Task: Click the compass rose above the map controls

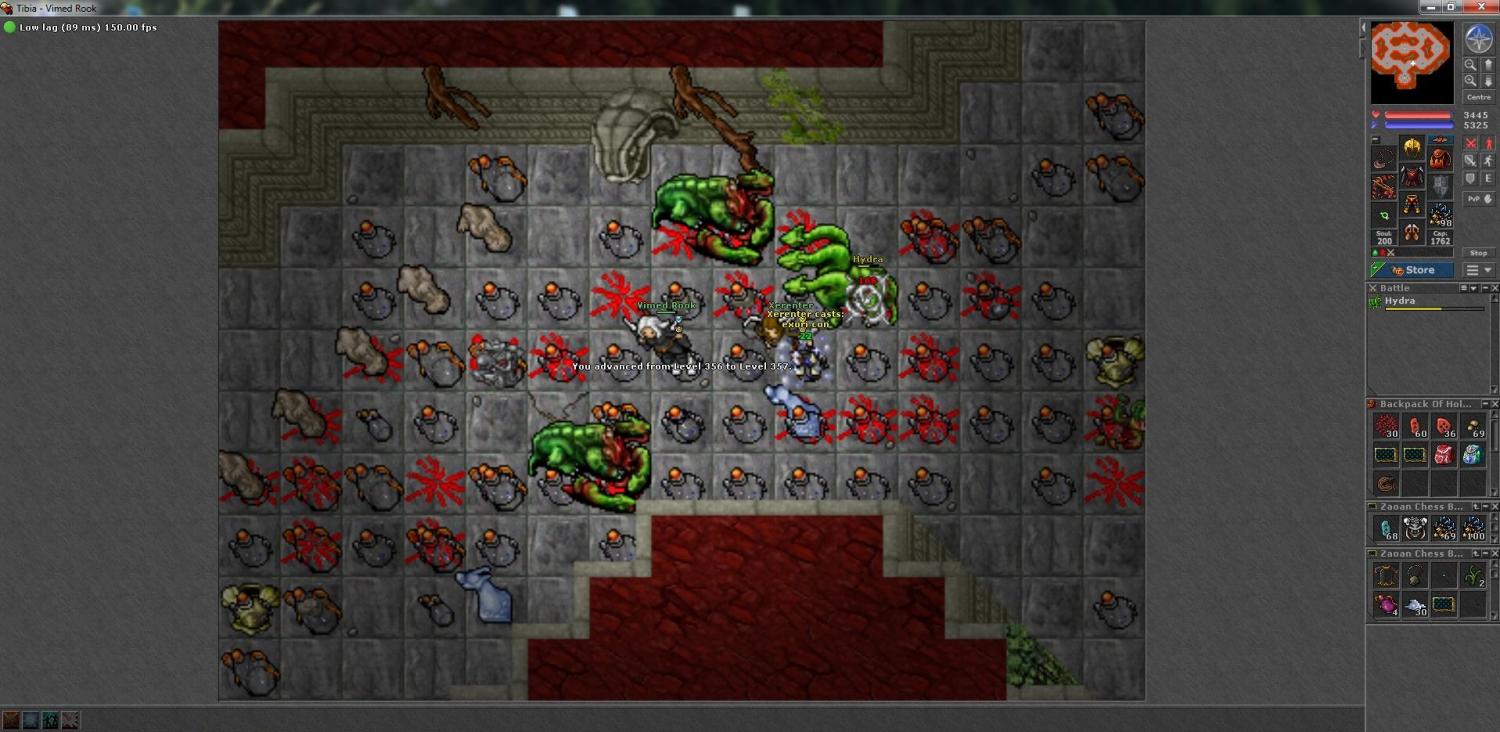Action: 1478,39
